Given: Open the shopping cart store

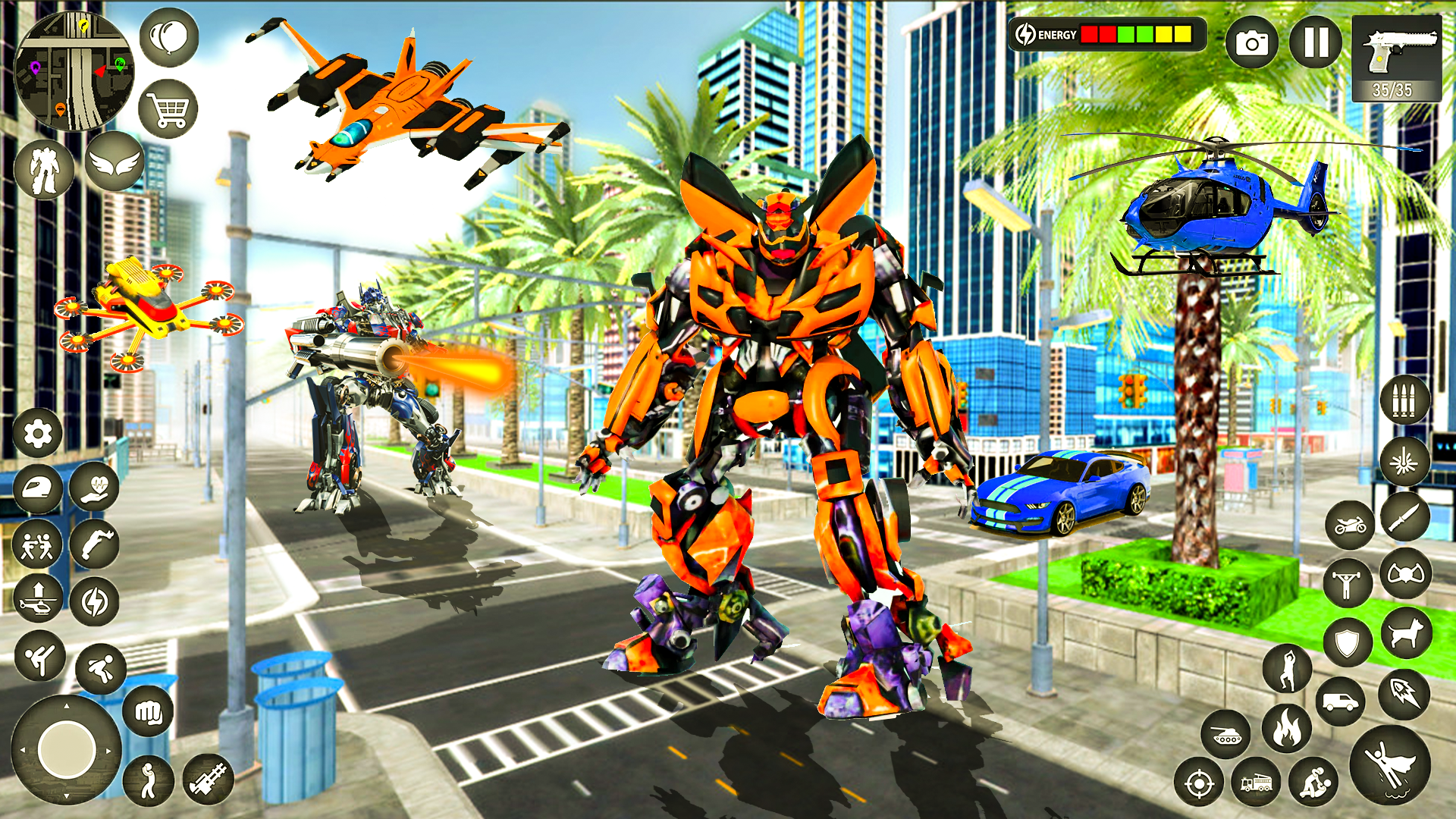Looking at the screenshot, I should (168, 108).
